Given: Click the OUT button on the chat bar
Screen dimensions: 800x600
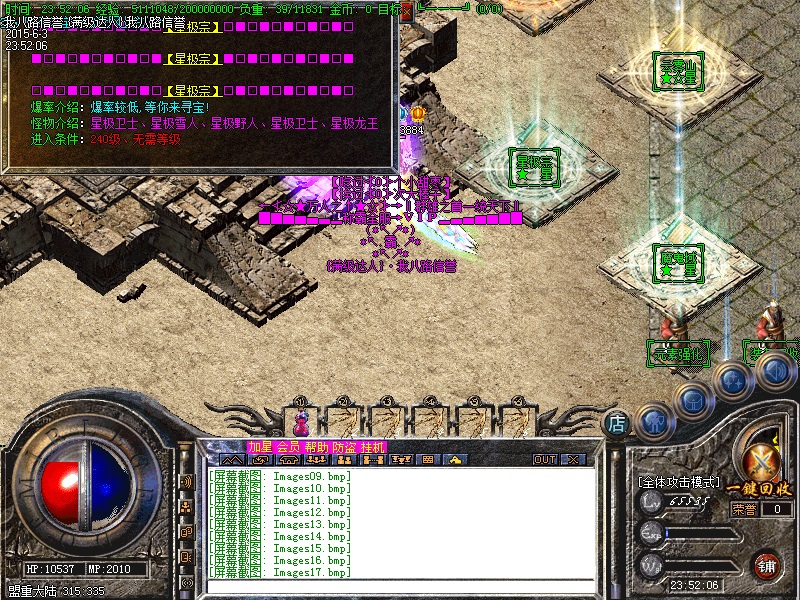Looking at the screenshot, I should (545, 460).
